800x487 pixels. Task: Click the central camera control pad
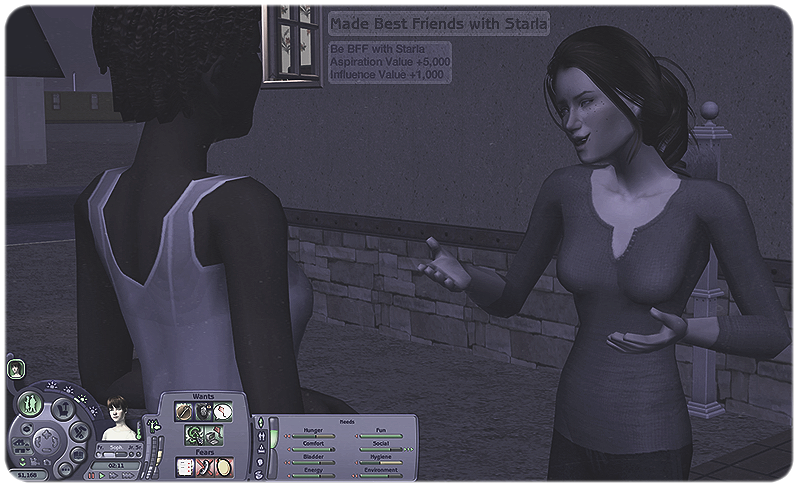point(46,439)
